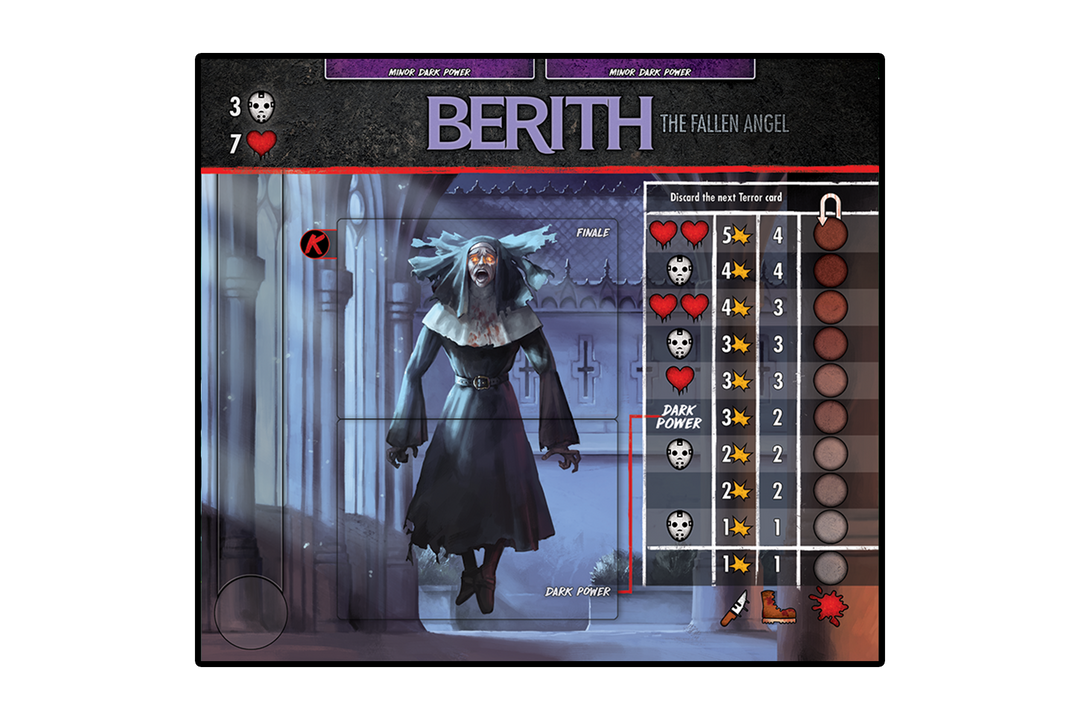Viewport: 1080px width, 720px height.
Task: Select the brown boot icon
Action: point(778,607)
